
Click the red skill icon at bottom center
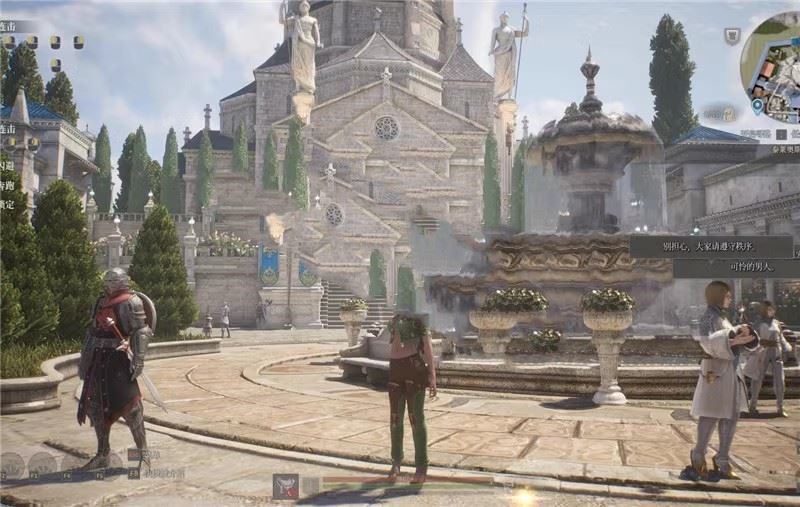pyautogui.click(x=286, y=486)
